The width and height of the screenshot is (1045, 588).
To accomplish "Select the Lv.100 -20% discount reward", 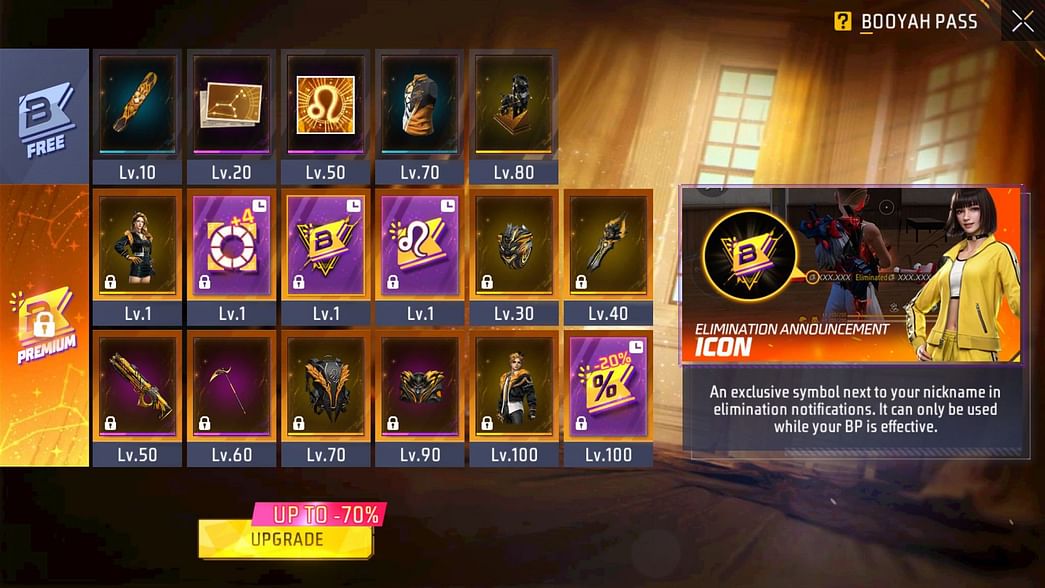I will coord(608,387).
